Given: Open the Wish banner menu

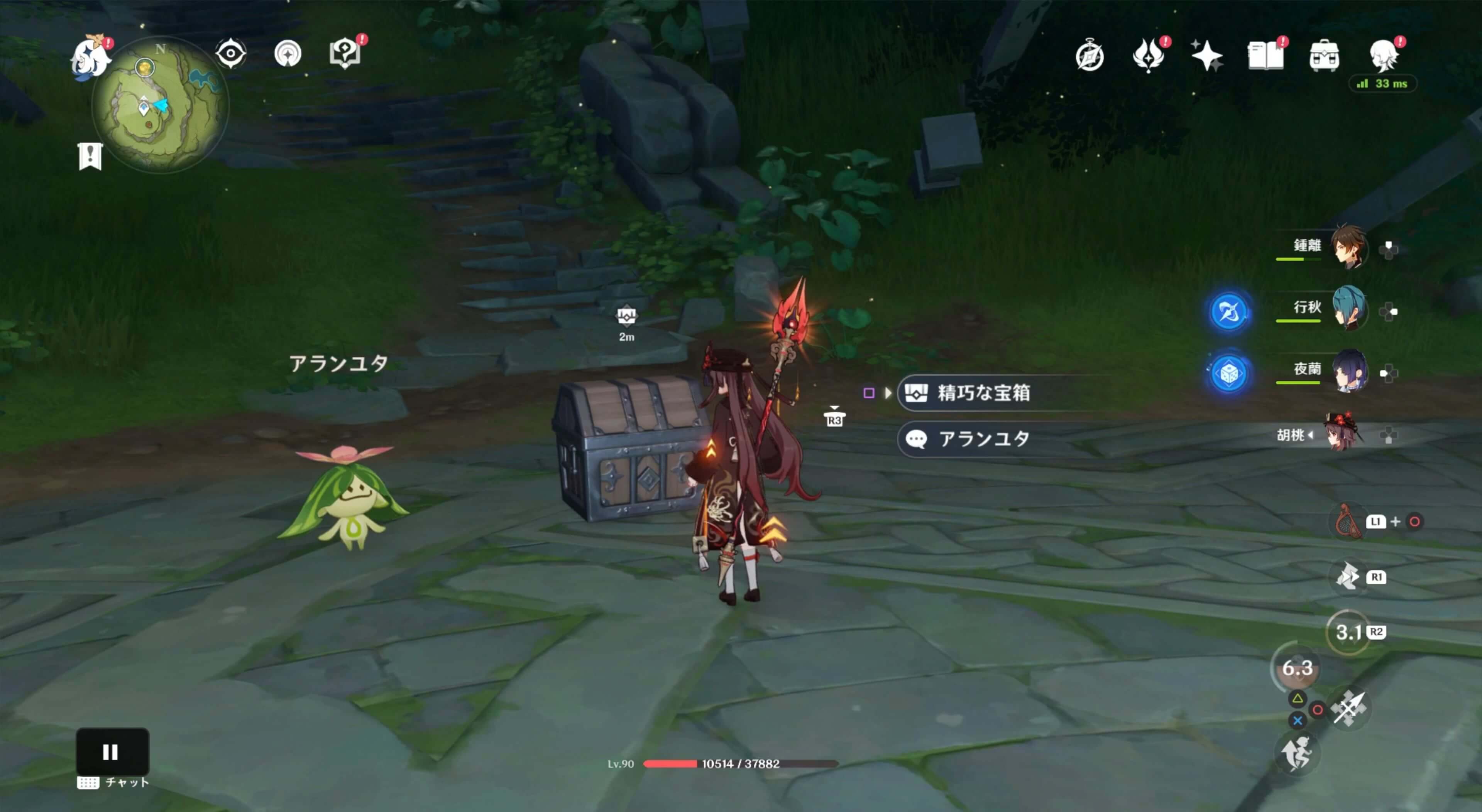Looking at the screenshot, I should point(1148,55).
